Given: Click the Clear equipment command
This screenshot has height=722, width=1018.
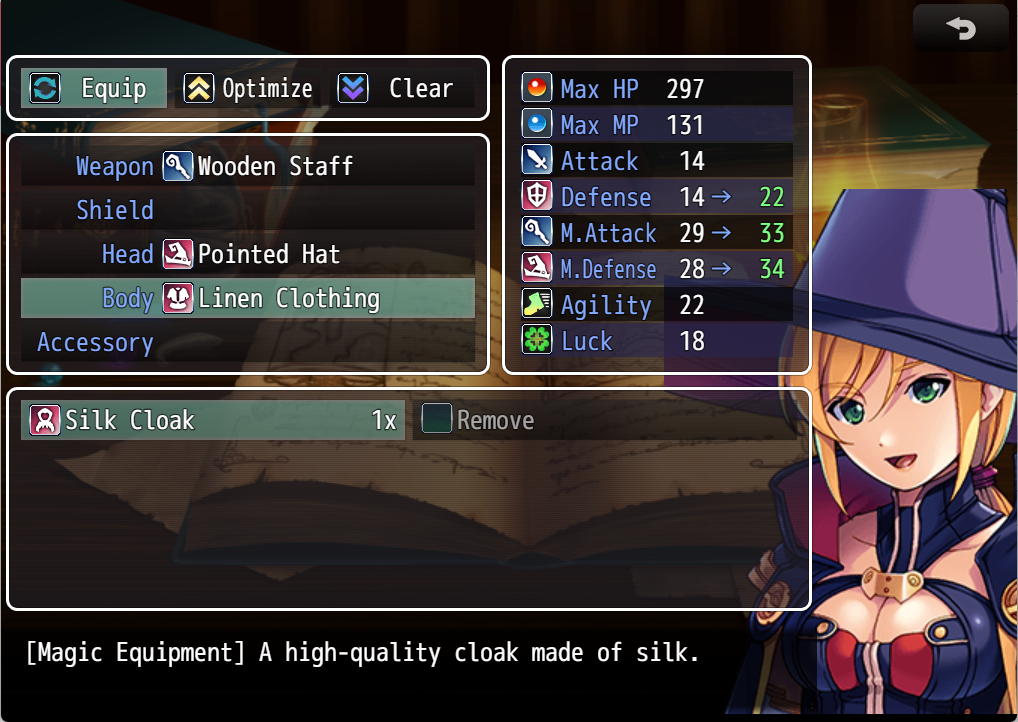Looking at the screenshot, I should point(400,88).
